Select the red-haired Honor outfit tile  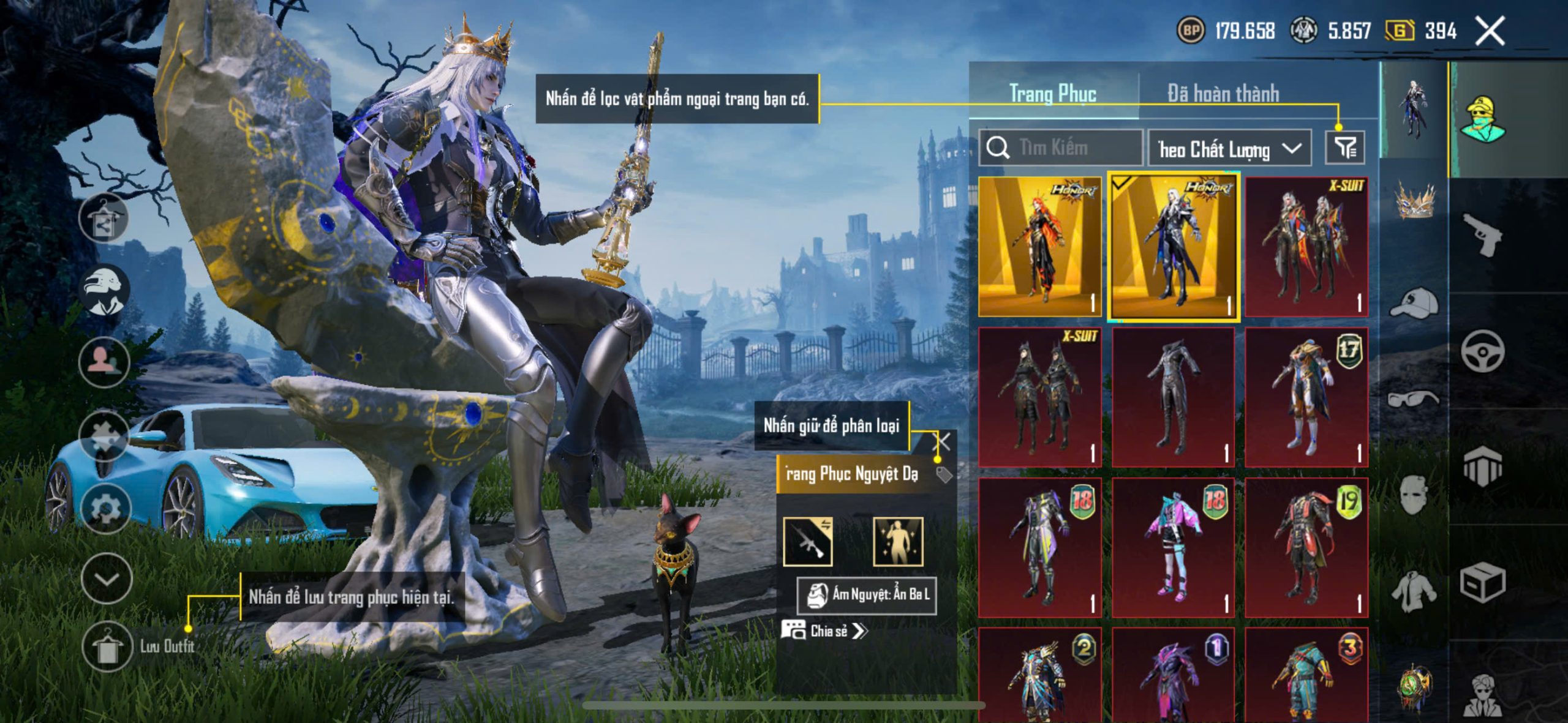tap(1039, 247)
